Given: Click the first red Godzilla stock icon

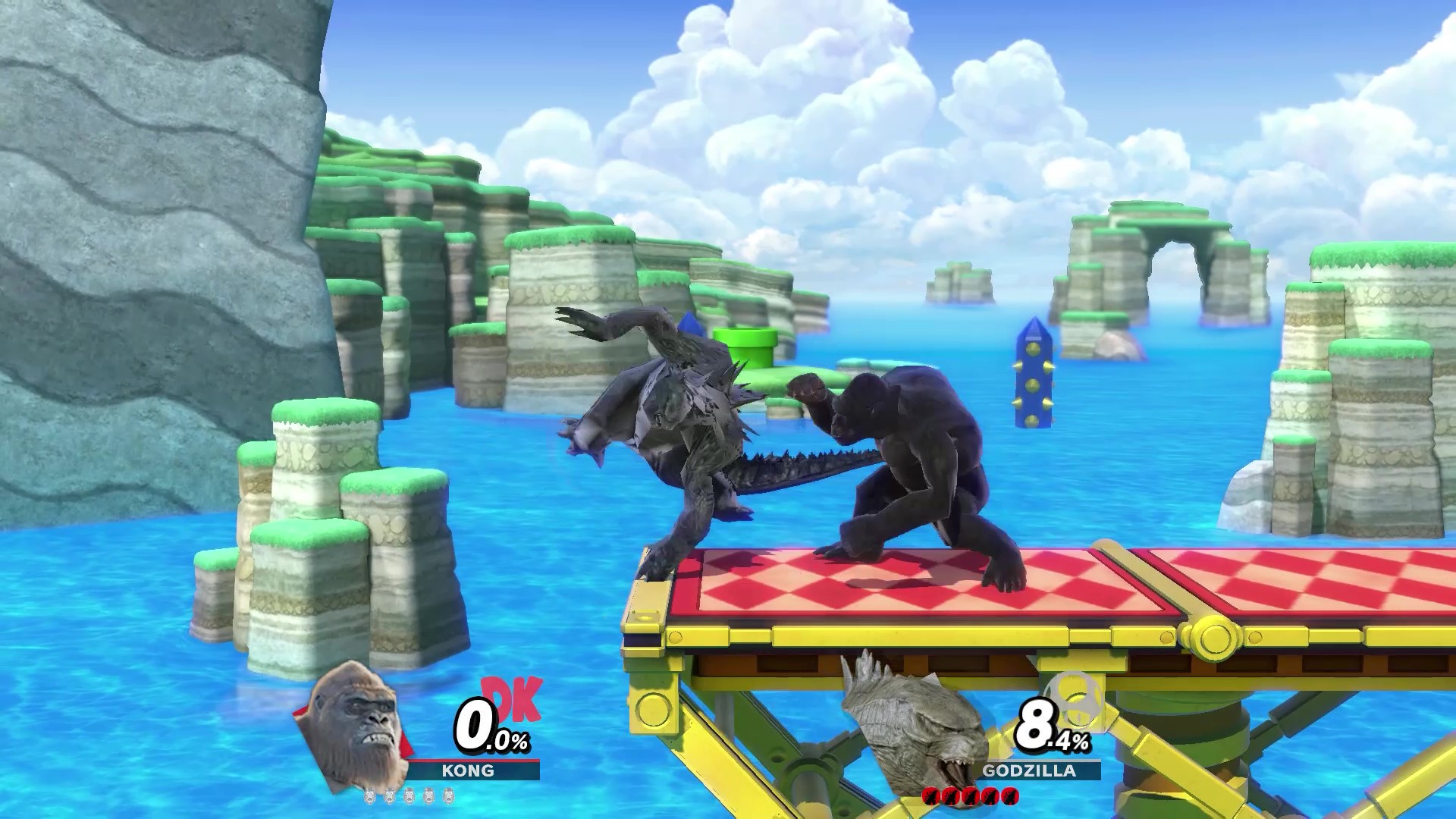Looking at the screenshot, I should coord(931,796).
